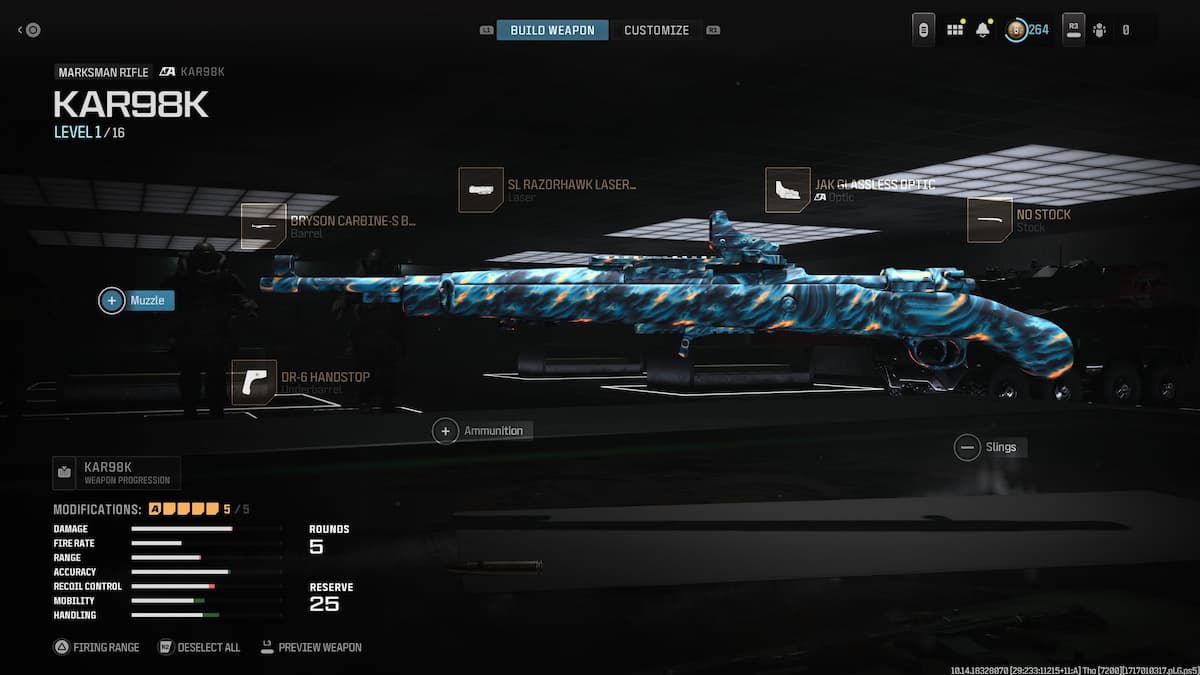
Task: Open the grid menu icon
Action: [955, 30]
